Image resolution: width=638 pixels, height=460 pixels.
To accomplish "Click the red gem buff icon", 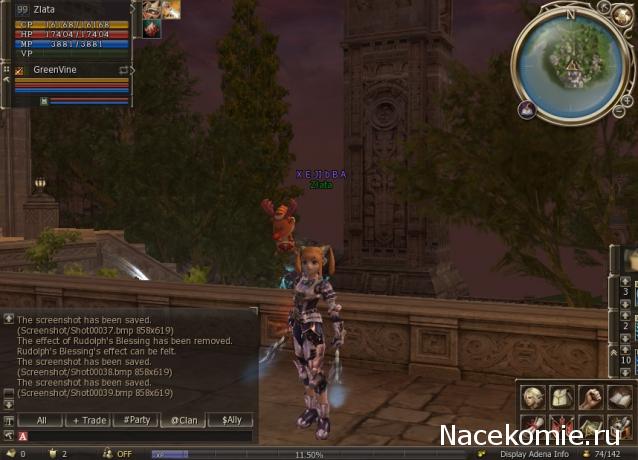I will pos(152,29).
